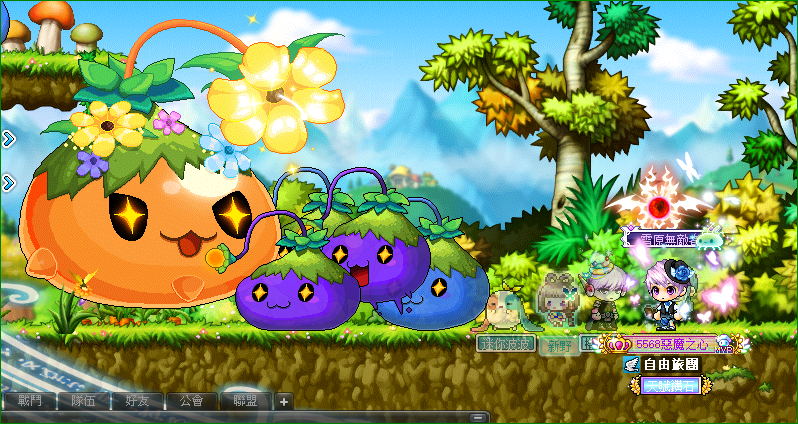The image size is (798, 424).
Task: Choose the 聯盟 (Alliance) chat tab
Action: [x=246, y=401]
